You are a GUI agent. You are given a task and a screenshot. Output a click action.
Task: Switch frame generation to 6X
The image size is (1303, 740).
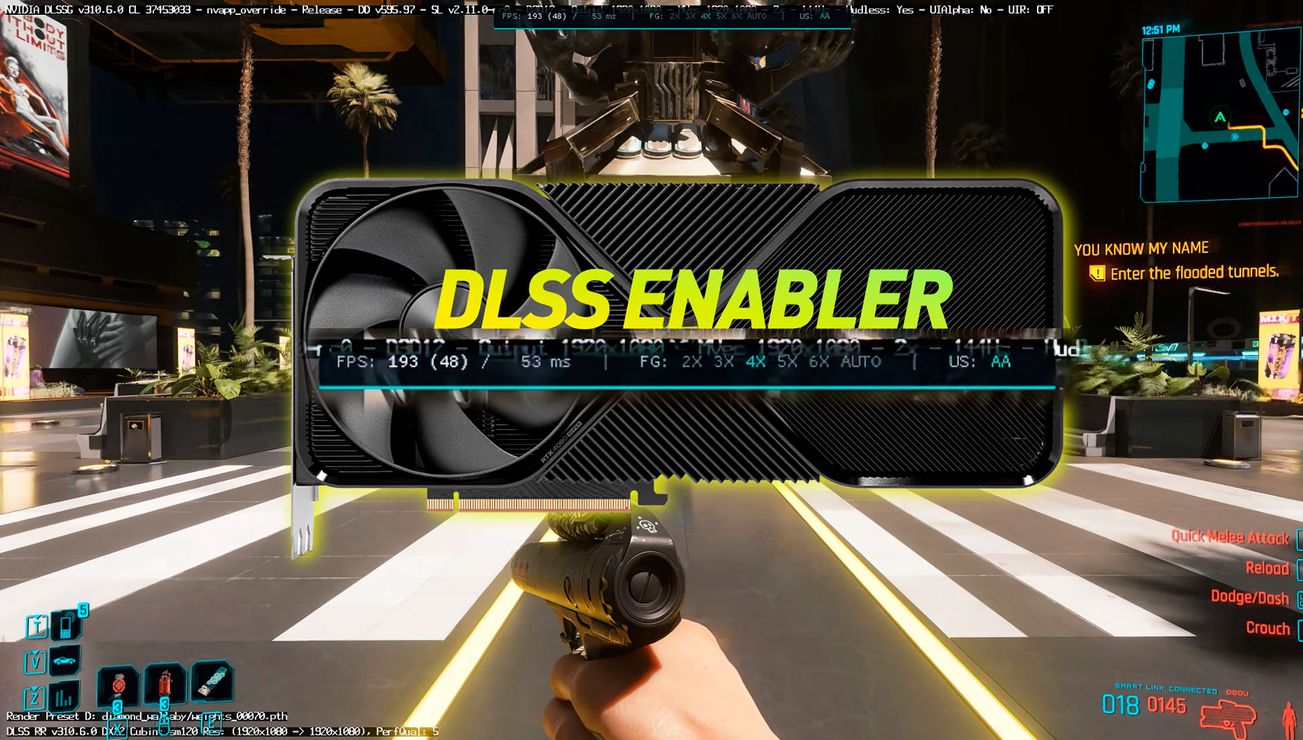(818, 361)
